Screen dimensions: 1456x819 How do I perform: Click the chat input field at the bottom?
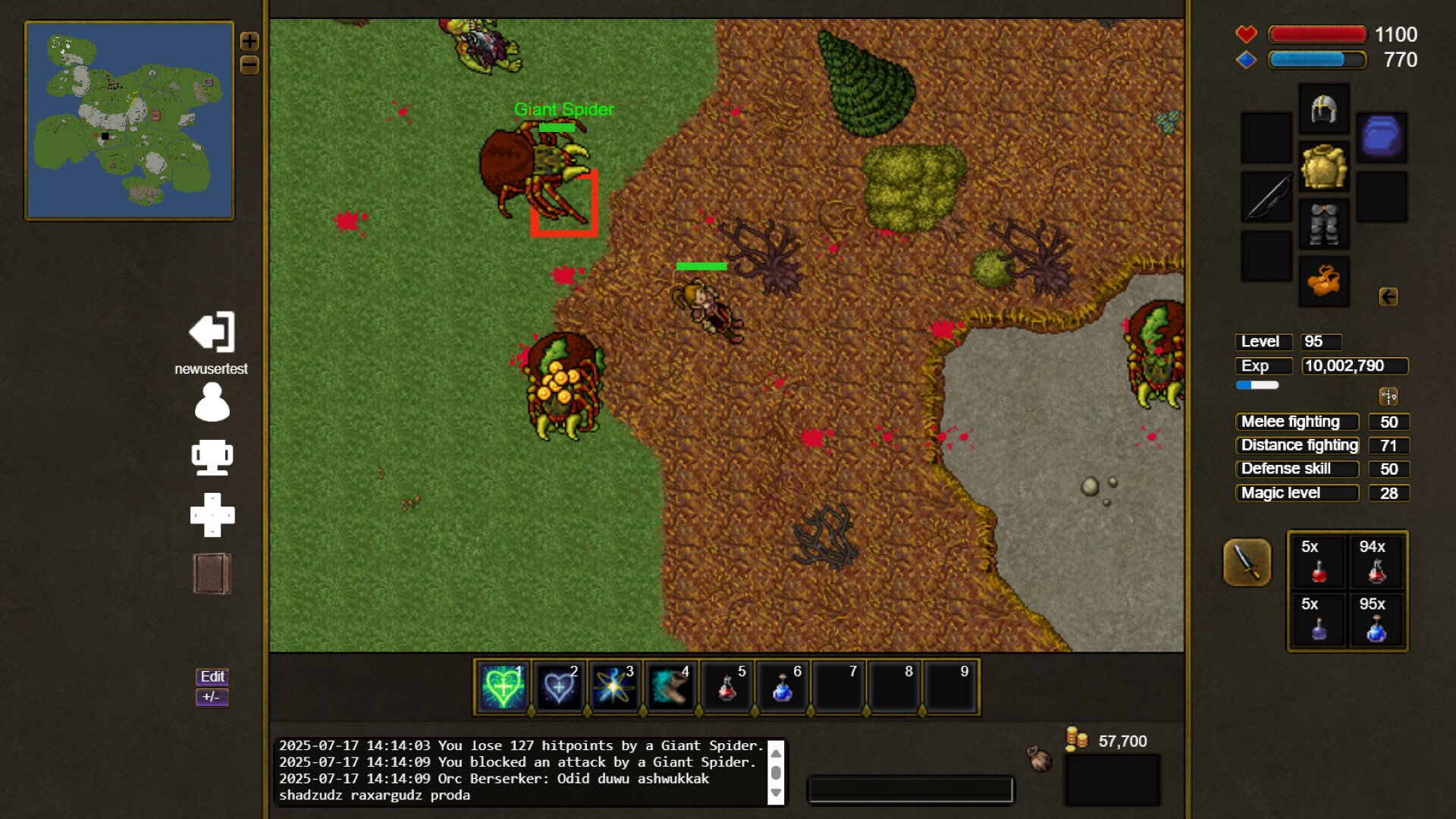pyautogui.click(x=910, y=789)
